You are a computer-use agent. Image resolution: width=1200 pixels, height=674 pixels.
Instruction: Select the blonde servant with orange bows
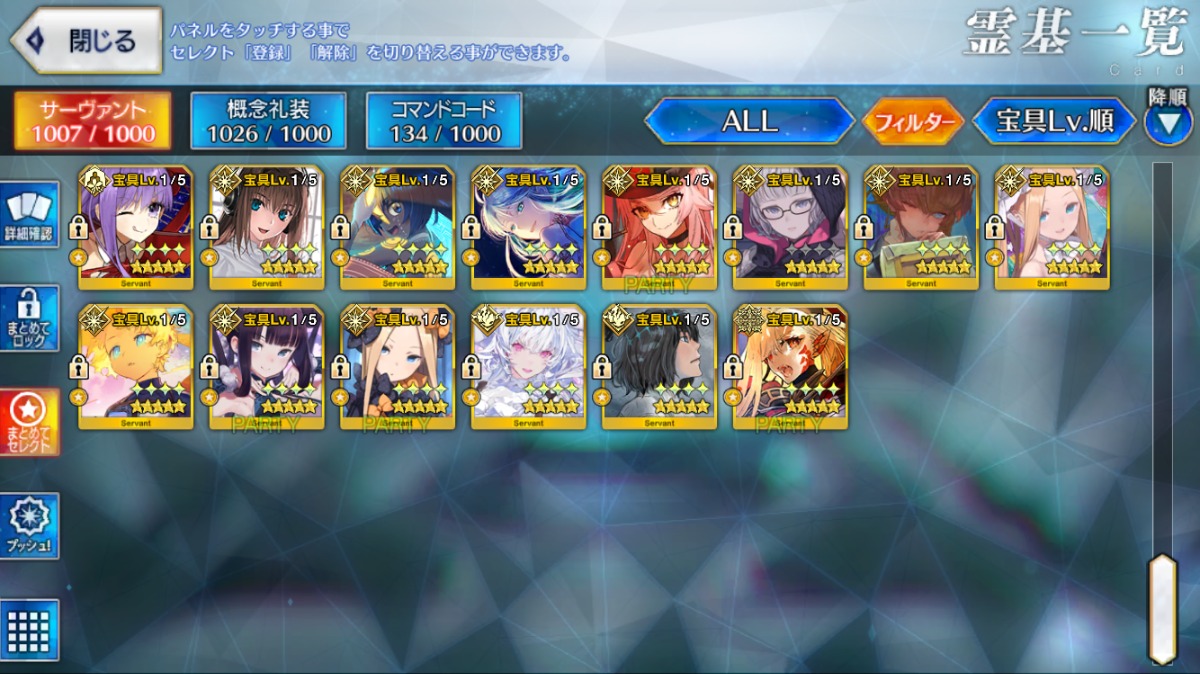[x=398, y=367]
